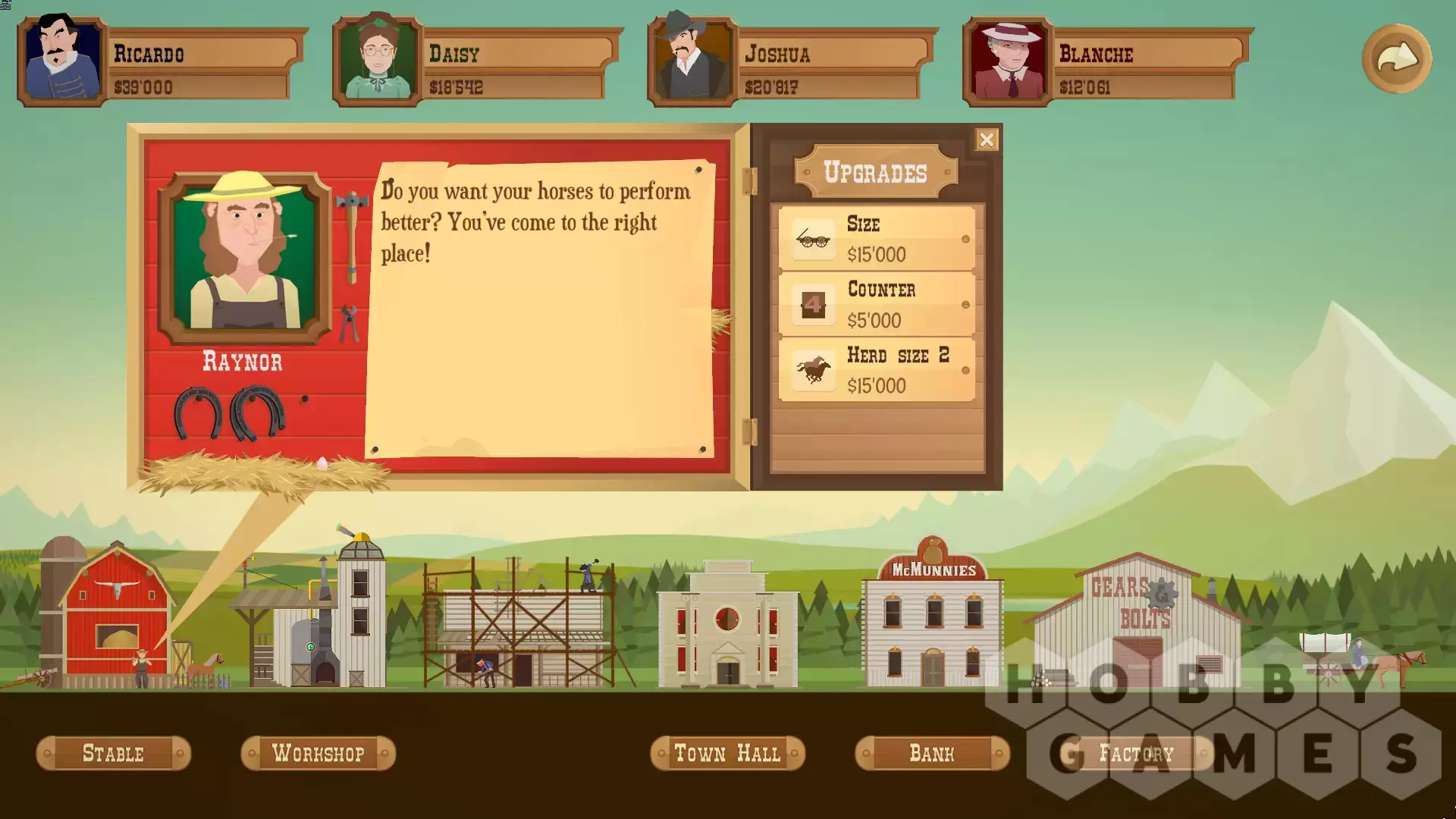Choose Daisy's player panel
The image size is (1456, 819).
click(x=478, y=63)
